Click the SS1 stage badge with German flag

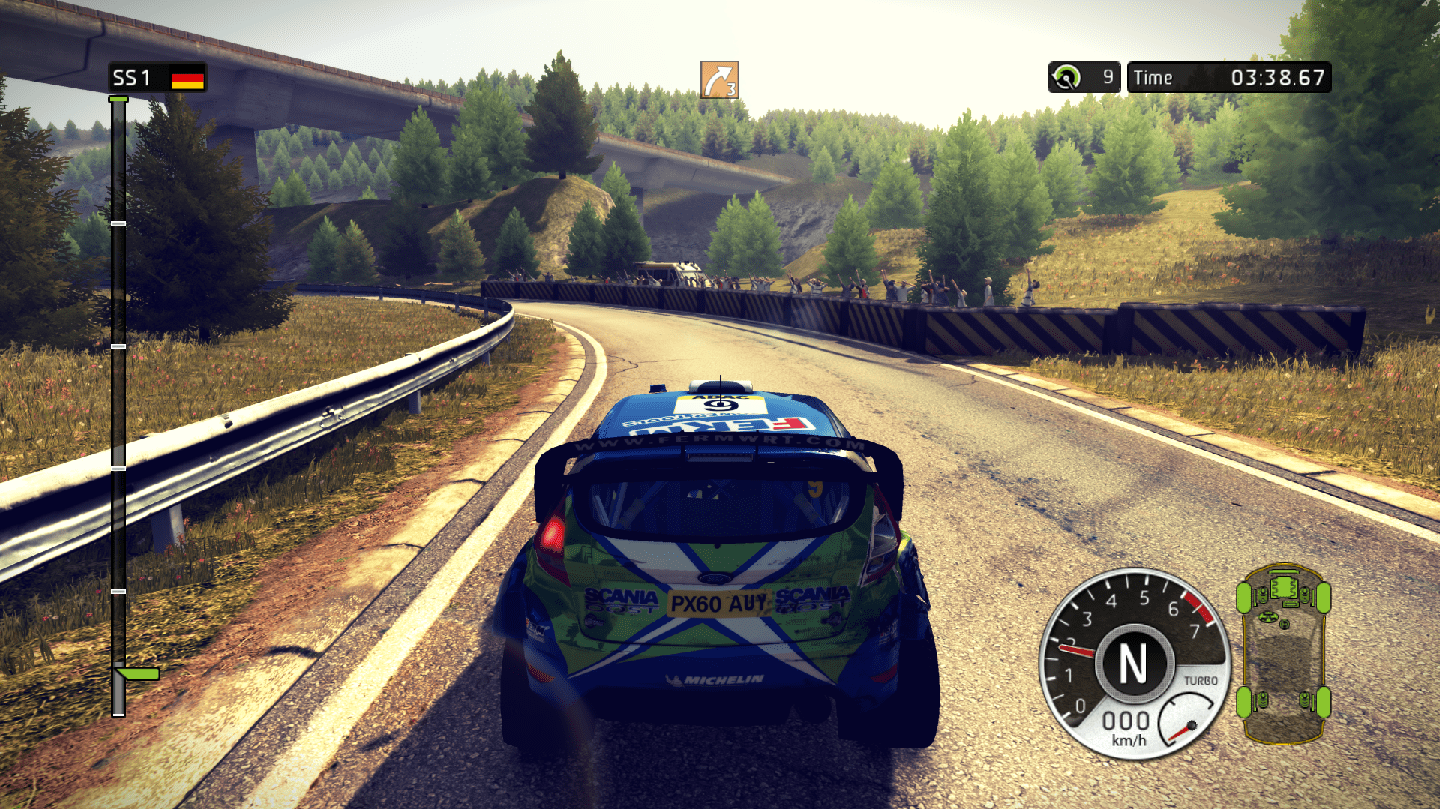(x=158, y=78)
